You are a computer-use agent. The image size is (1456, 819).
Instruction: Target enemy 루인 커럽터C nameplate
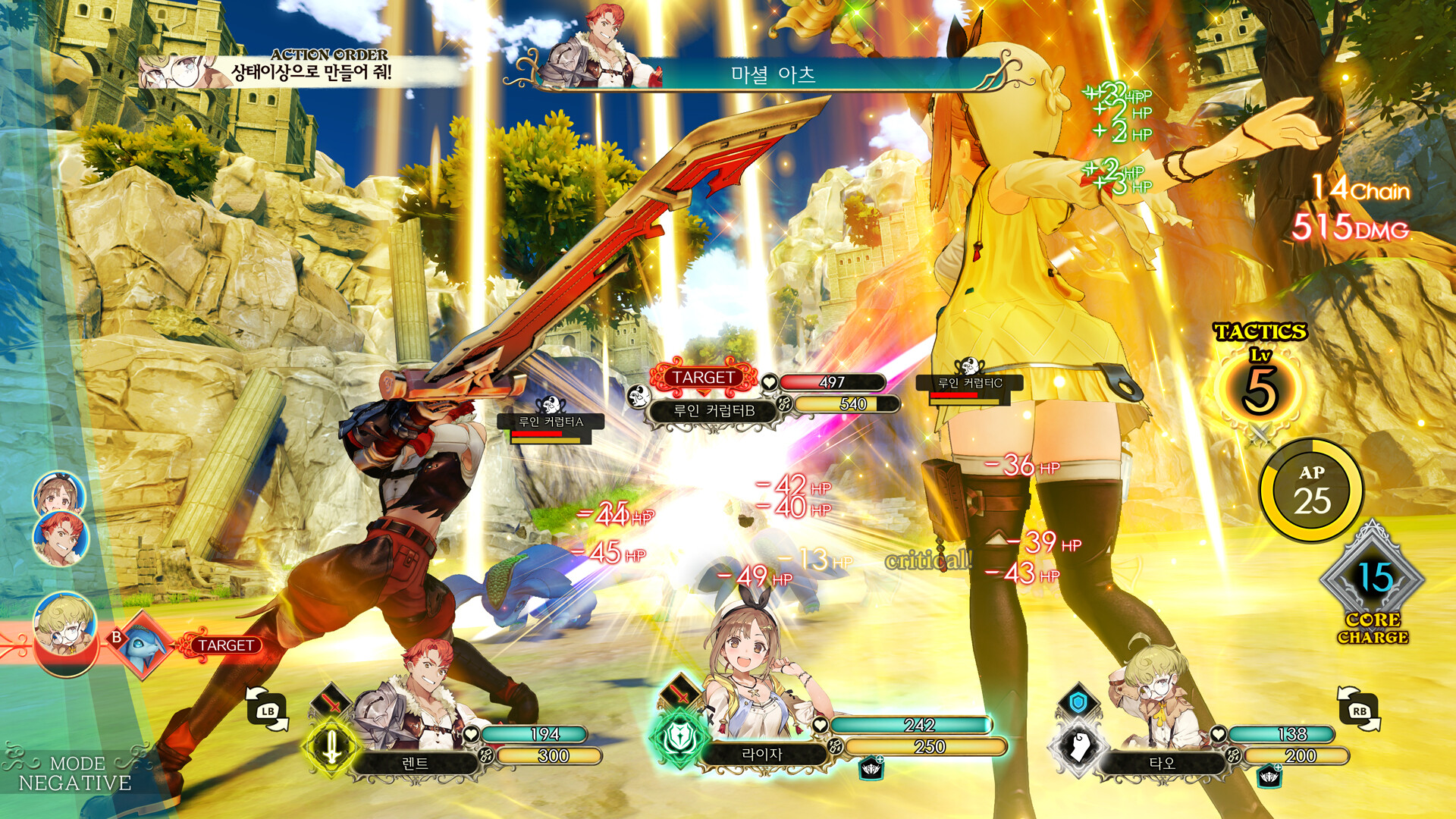click(x=970, y=384)
